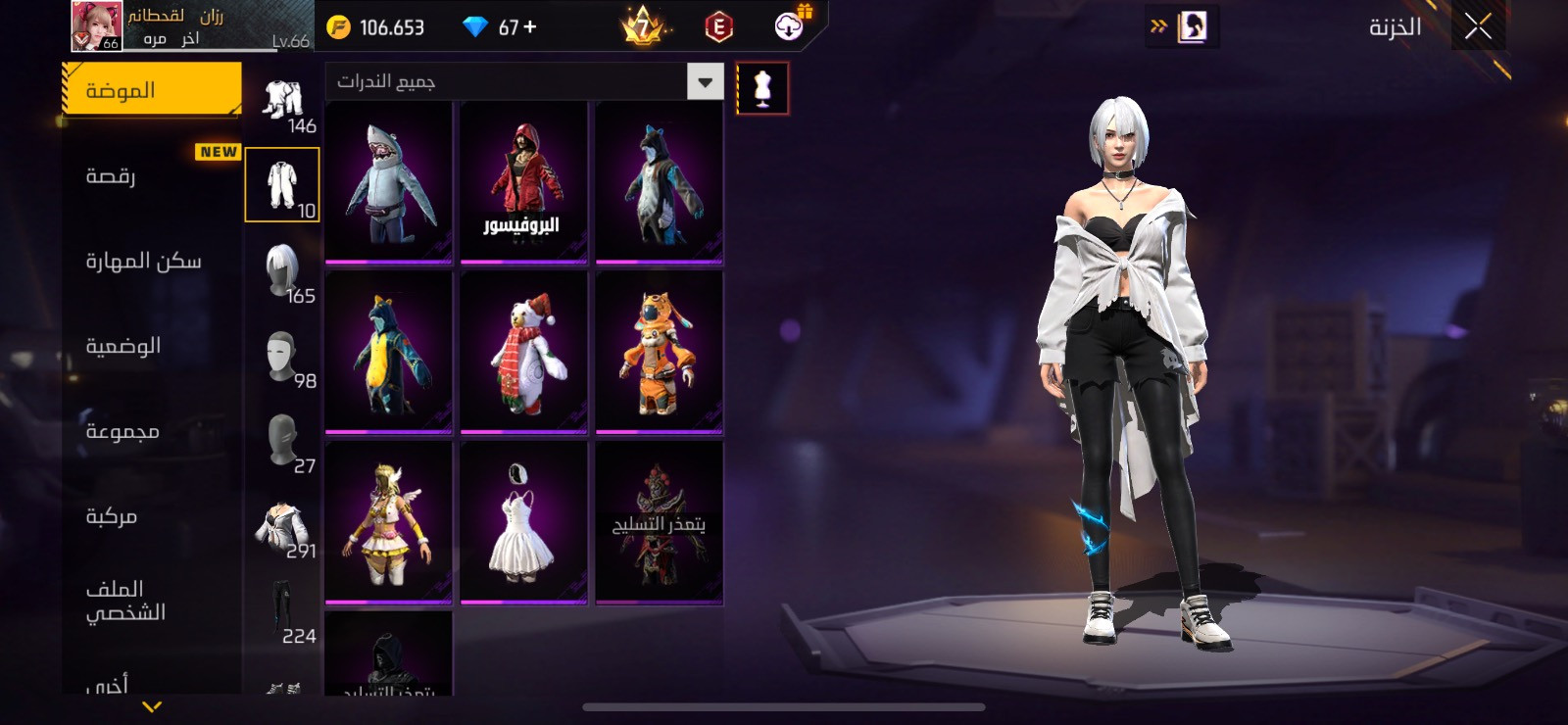Image resolution: width=1568 pixels, height=725 pixels.
Task: Pick the blonde winged angel outfit
Action: tap(389, 523)
